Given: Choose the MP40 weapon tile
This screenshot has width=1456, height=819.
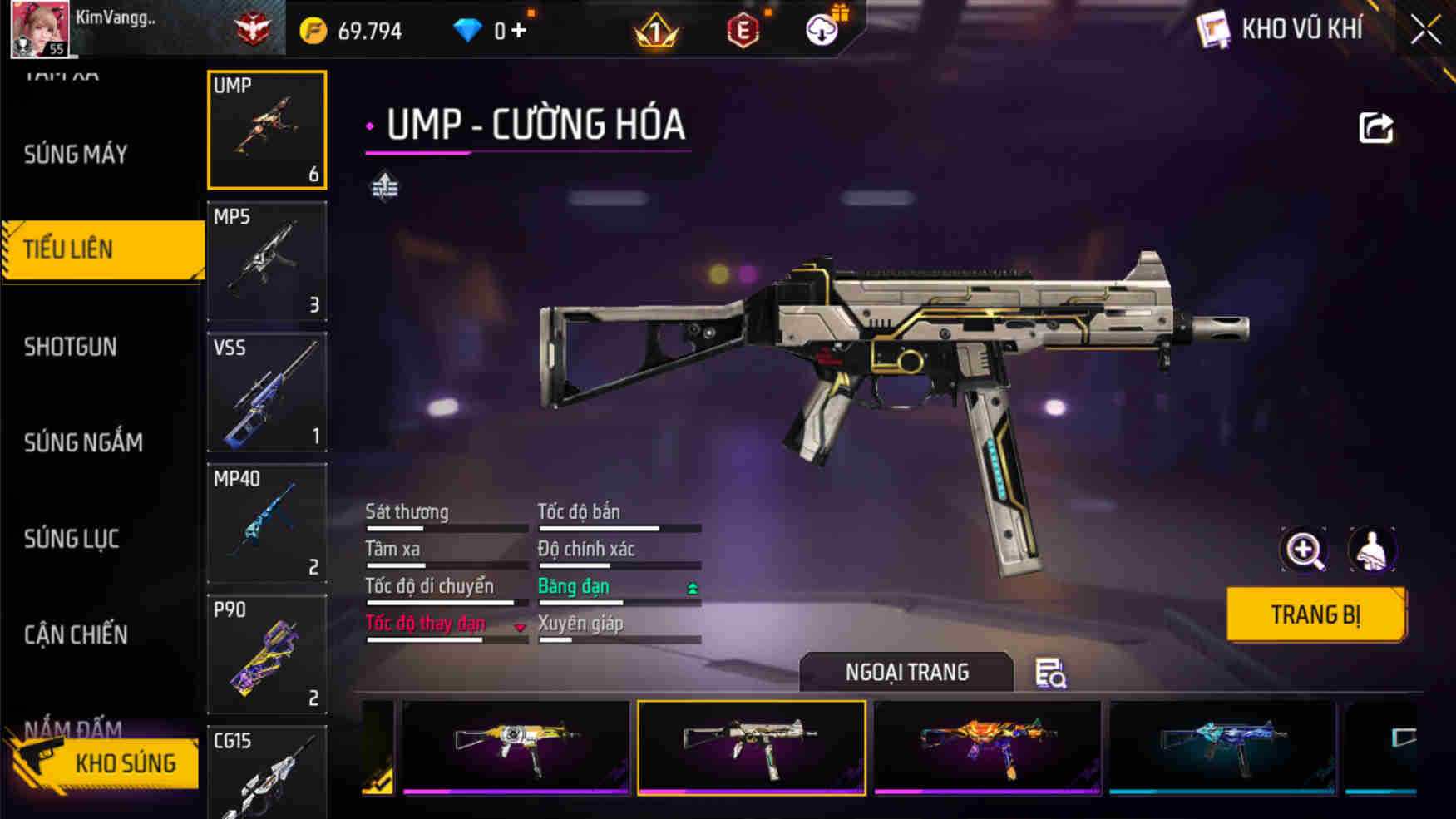Looking at the screenshot, I should click(x=267, y=523).
